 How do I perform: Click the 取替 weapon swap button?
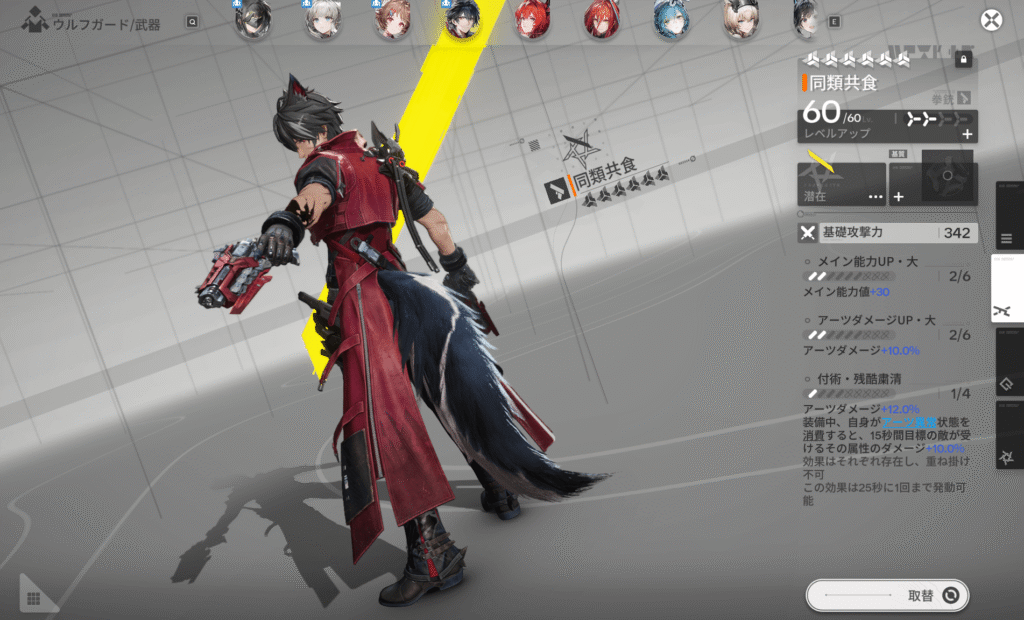point(887,596)
